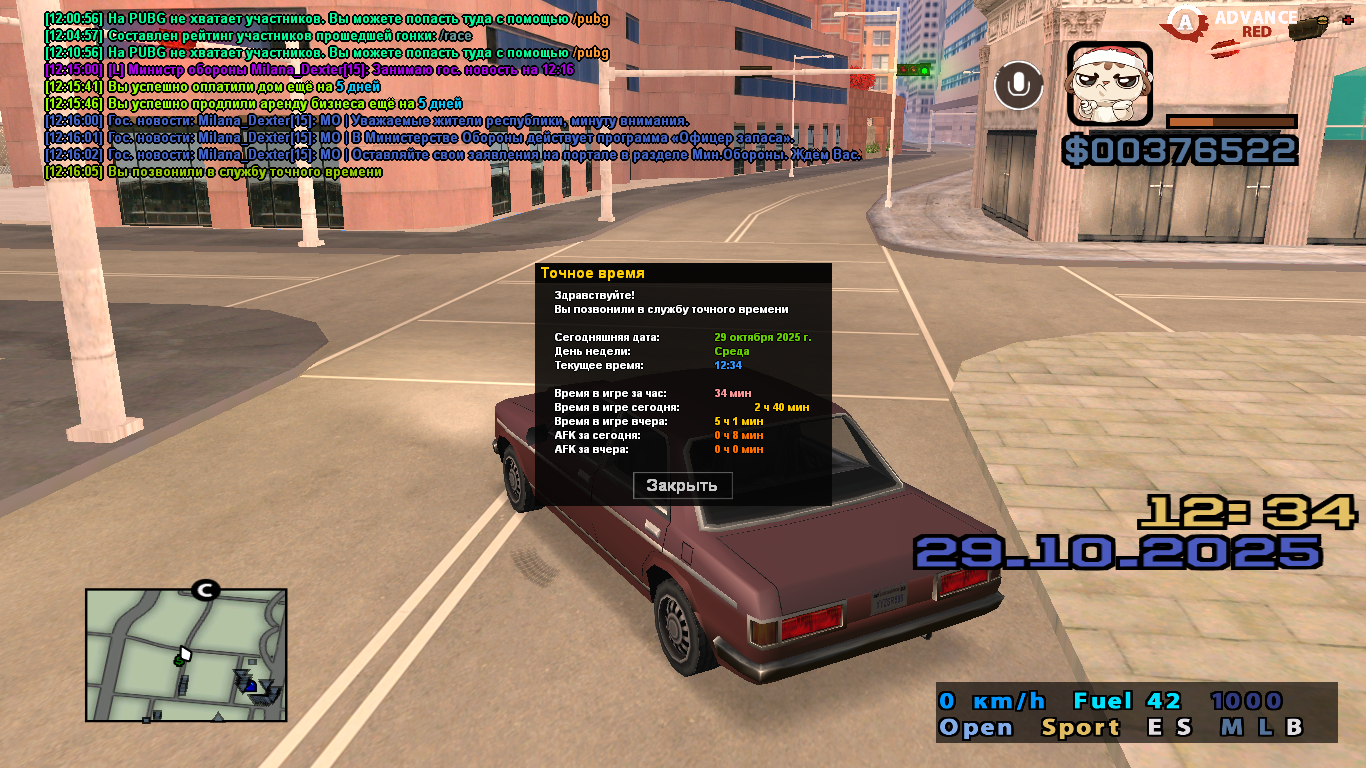This screenshot has height=768, width=1366.
Task: Click the Santa-hat cat avatar icon
Action: [1109, 83]
